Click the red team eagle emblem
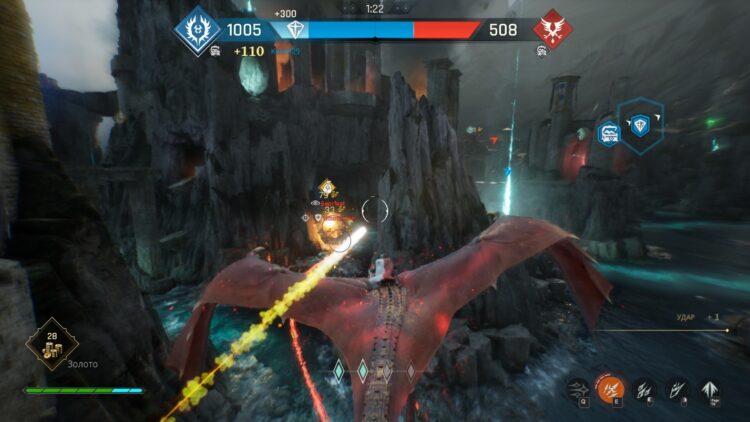Screen dimensions: 750x422 point(551,29)
